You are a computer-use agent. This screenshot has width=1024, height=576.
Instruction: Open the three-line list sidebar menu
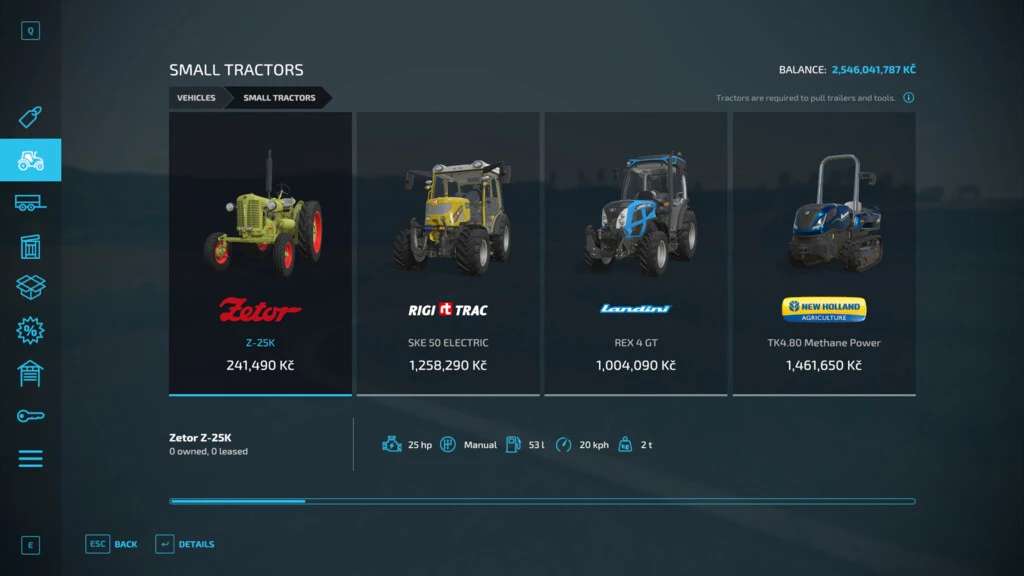[30, 459]
